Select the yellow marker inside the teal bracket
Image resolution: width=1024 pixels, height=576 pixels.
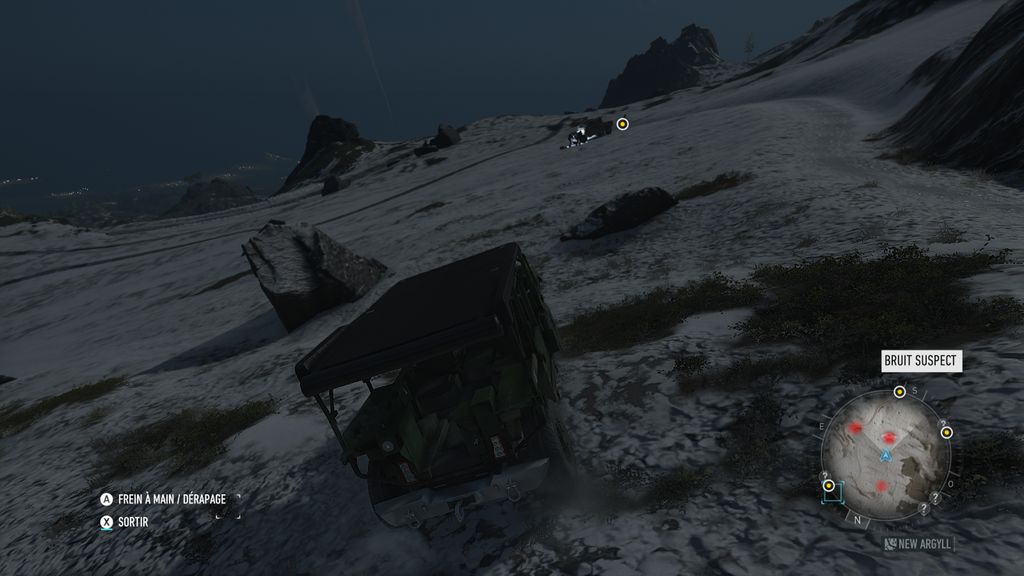(x=829, y=487)
